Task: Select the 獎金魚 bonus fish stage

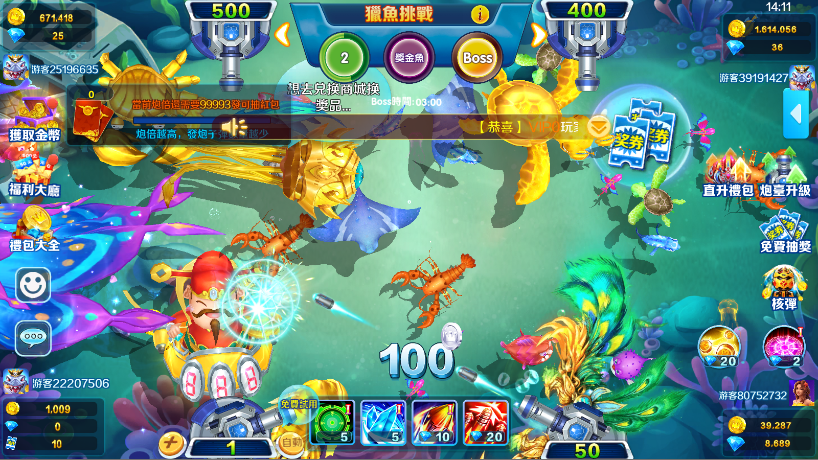Action: [x=410, y=57]
